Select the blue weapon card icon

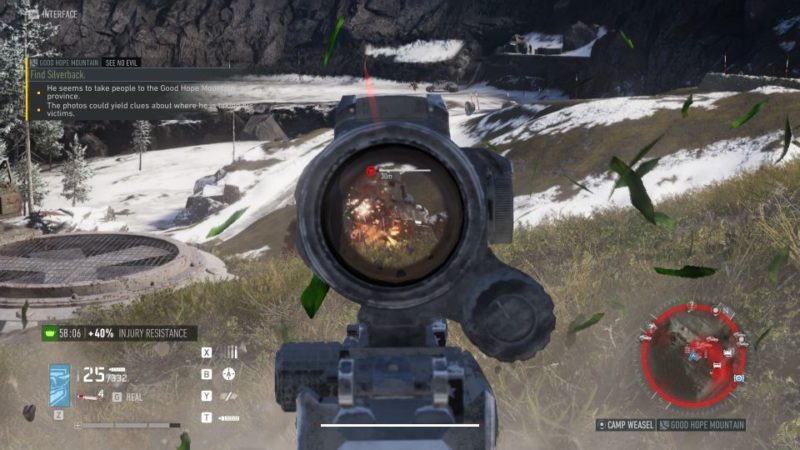point(60,383)
